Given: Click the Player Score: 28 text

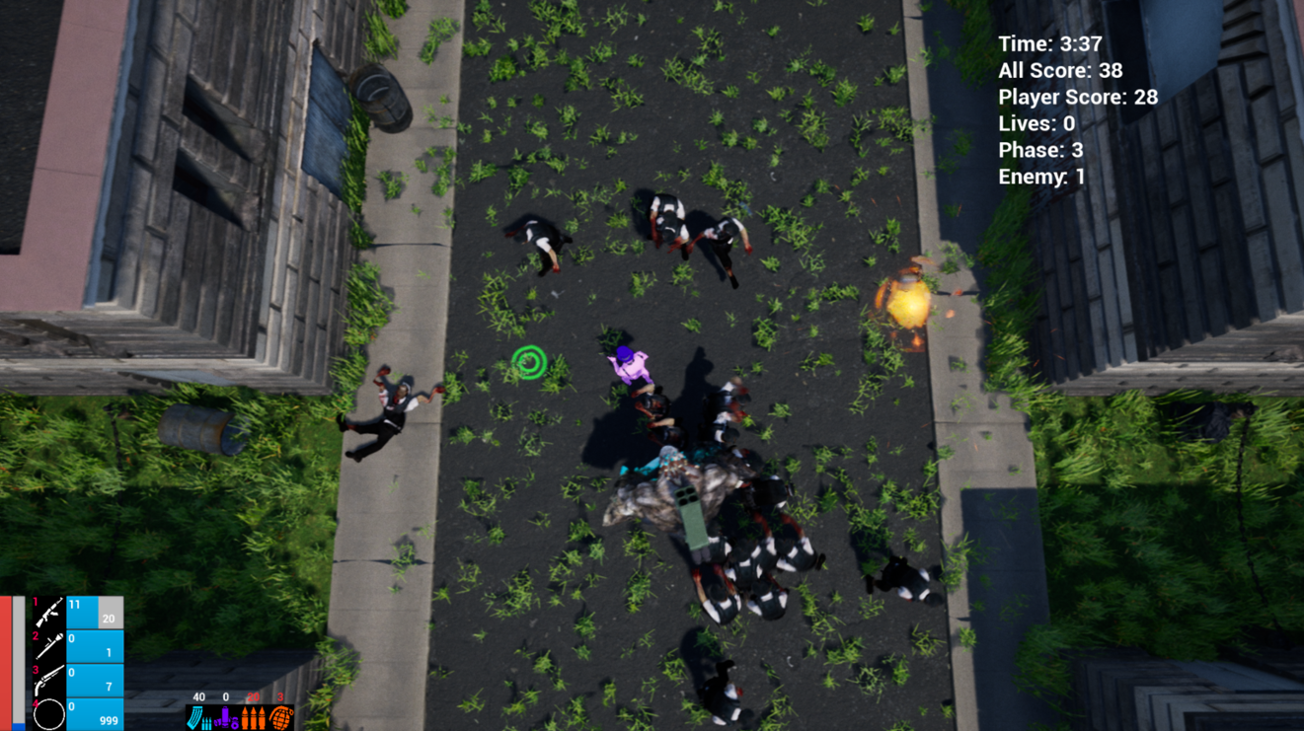Looking at the screenshot, I should pyautogui.click(x=1078, y=97).
